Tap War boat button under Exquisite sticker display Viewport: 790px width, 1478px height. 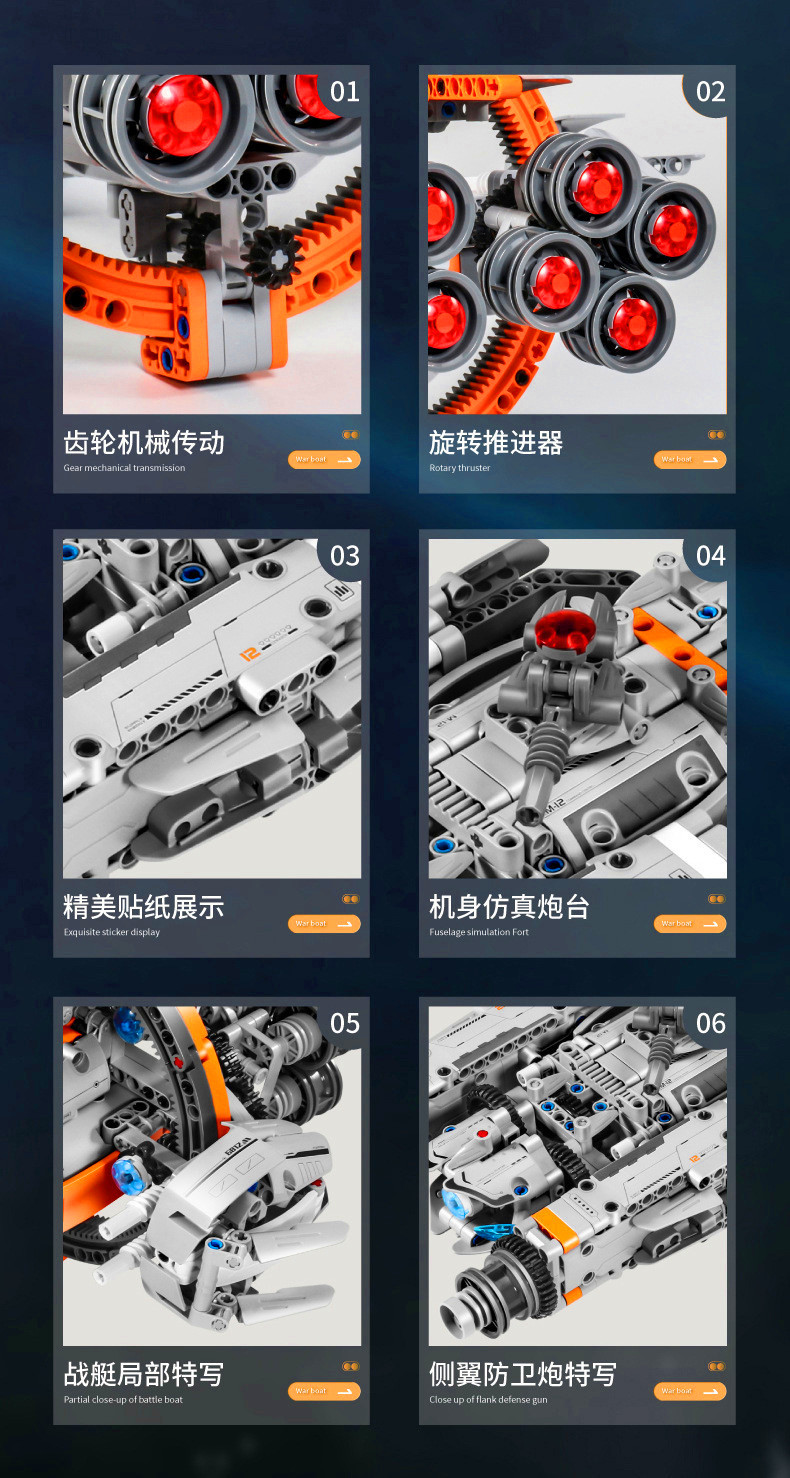click(x=324, y=924)
